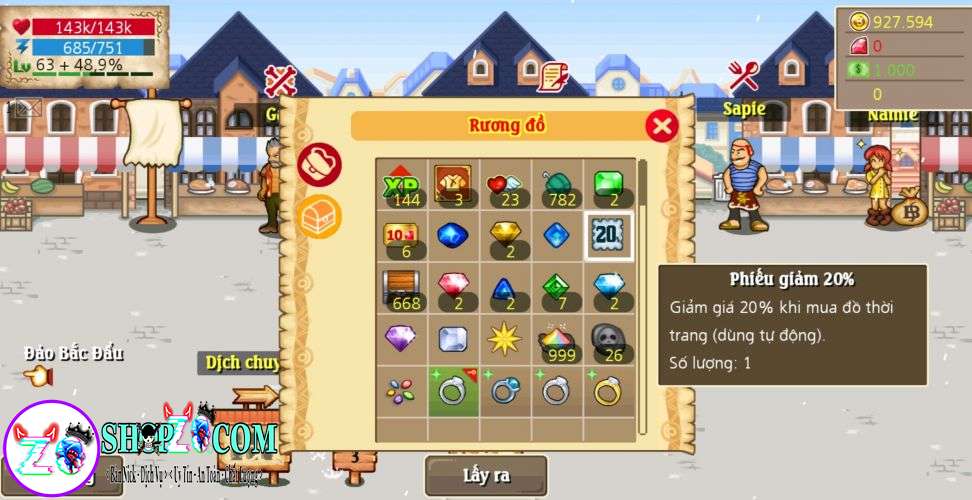Image resolution: width=972 pixels, height=500 pixels.
Task: Choose the brown shirt box item
Action: tap(453, 184)
